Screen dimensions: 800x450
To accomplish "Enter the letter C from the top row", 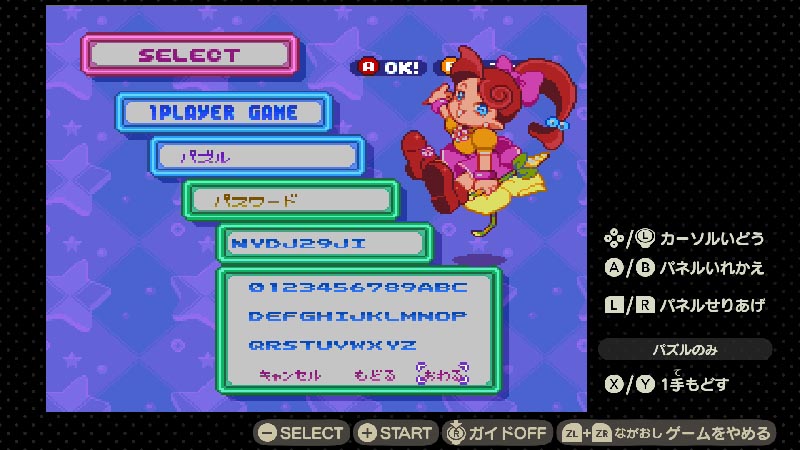I will click(460, 288).
